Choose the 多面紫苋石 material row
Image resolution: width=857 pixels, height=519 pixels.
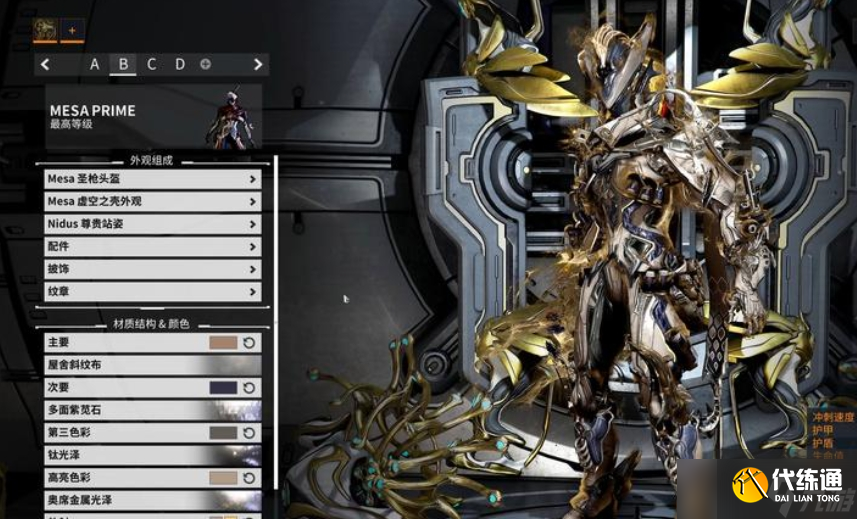click(x=152, y=410)
